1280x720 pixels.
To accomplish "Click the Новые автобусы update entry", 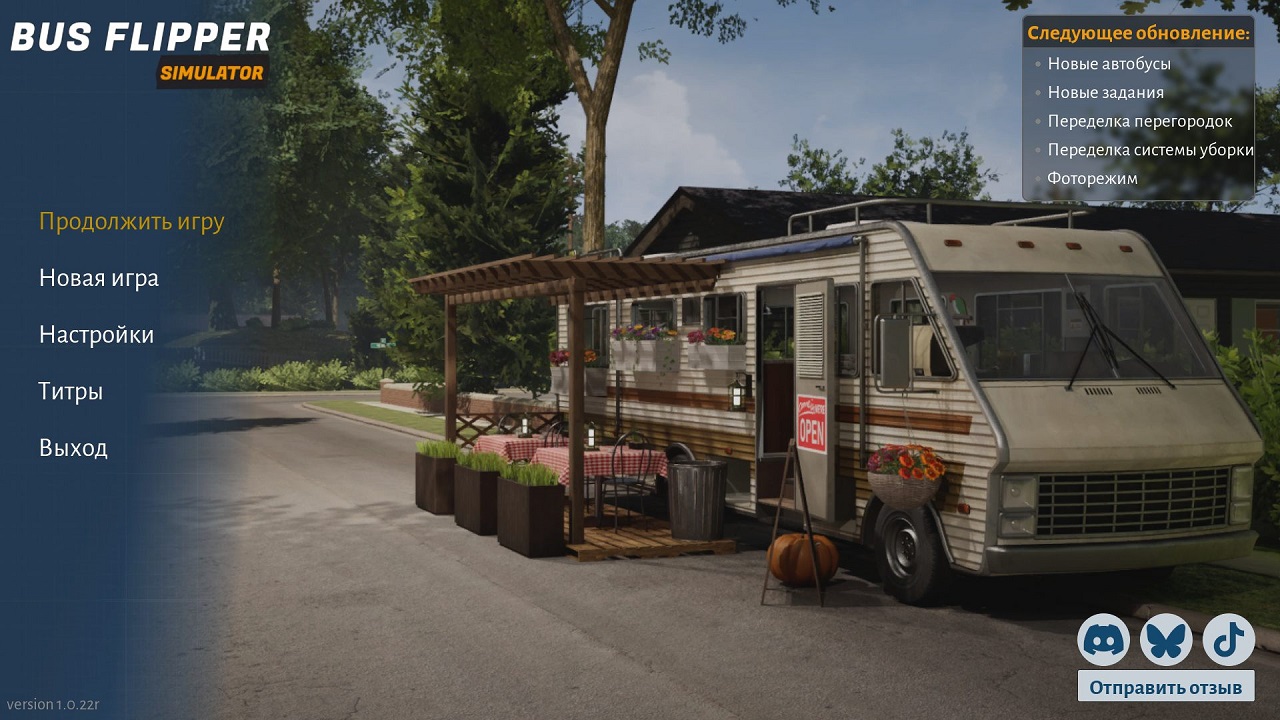I will [x=1110, y=63].
